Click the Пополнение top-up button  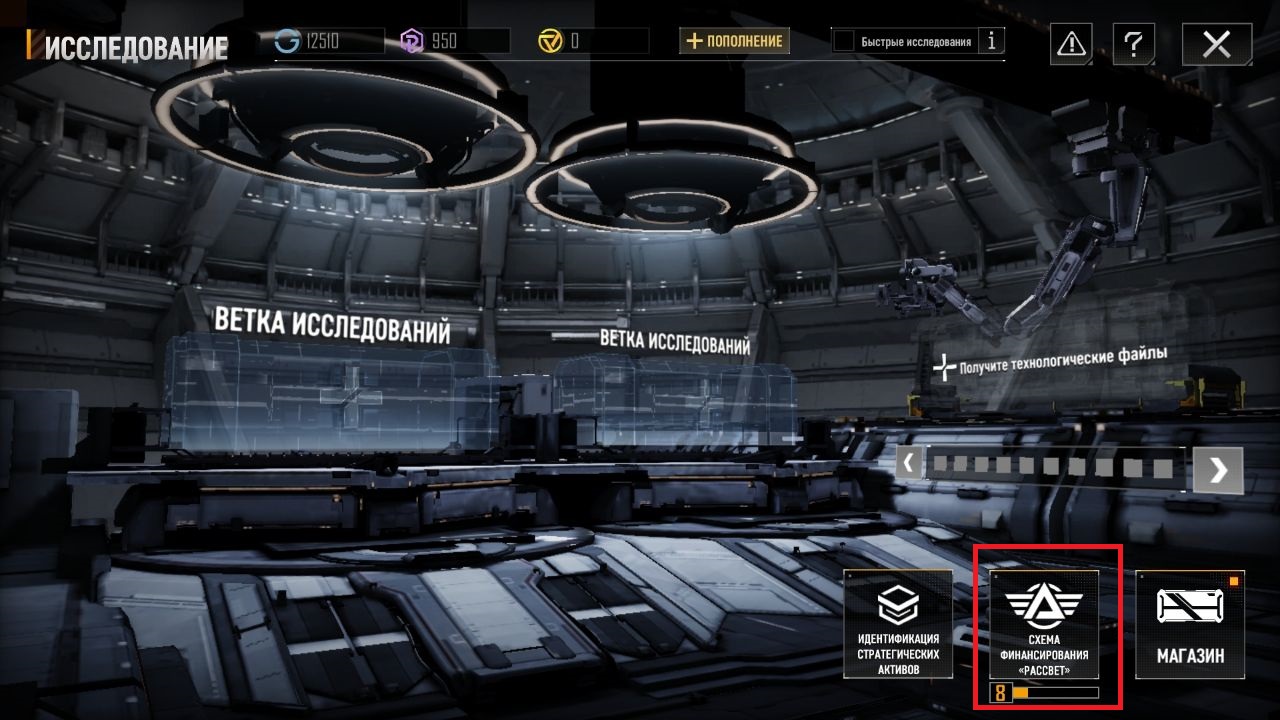735,41
